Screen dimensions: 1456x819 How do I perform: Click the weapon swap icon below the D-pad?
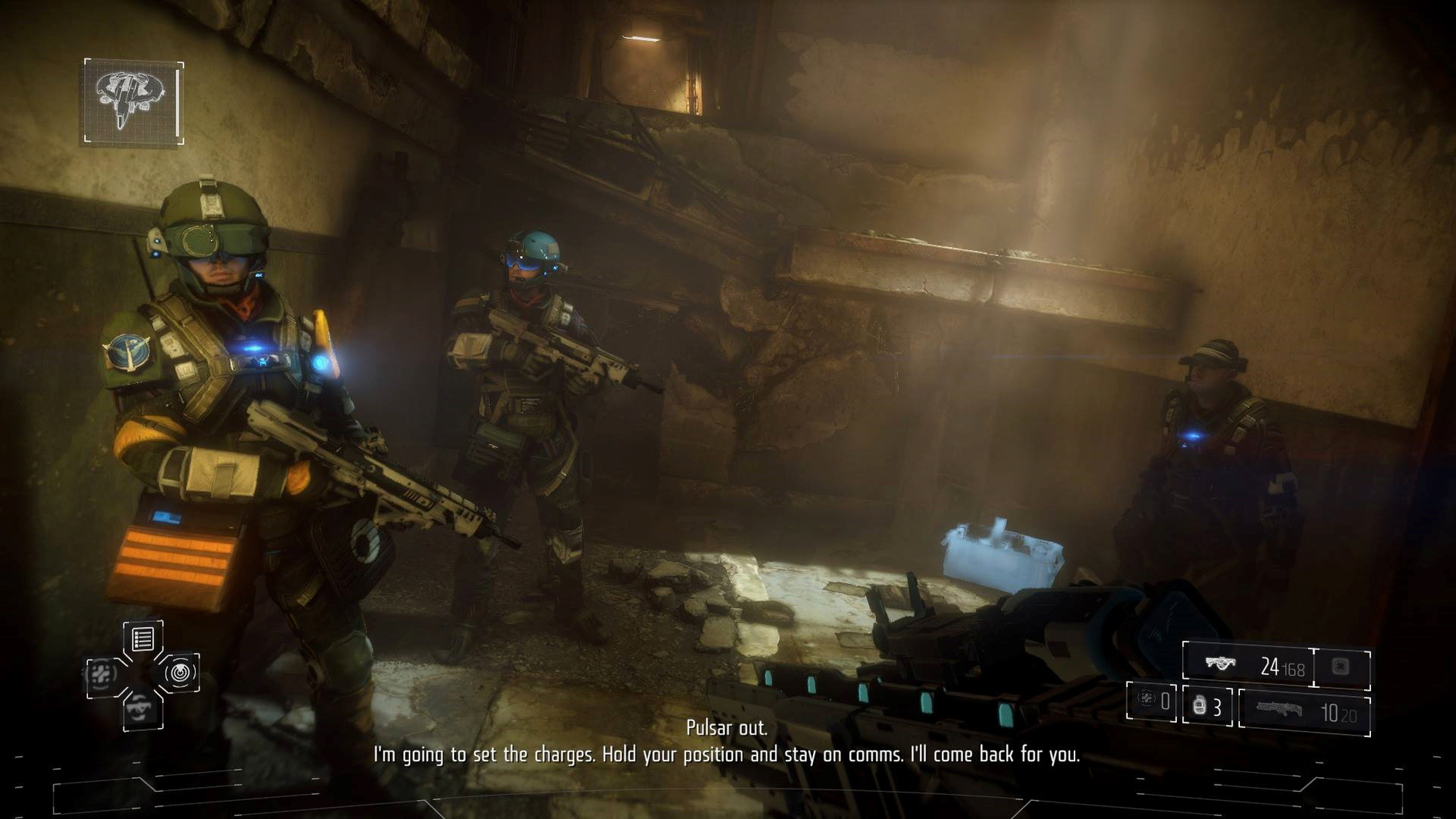pyautogui.click(x=142, y=709)
